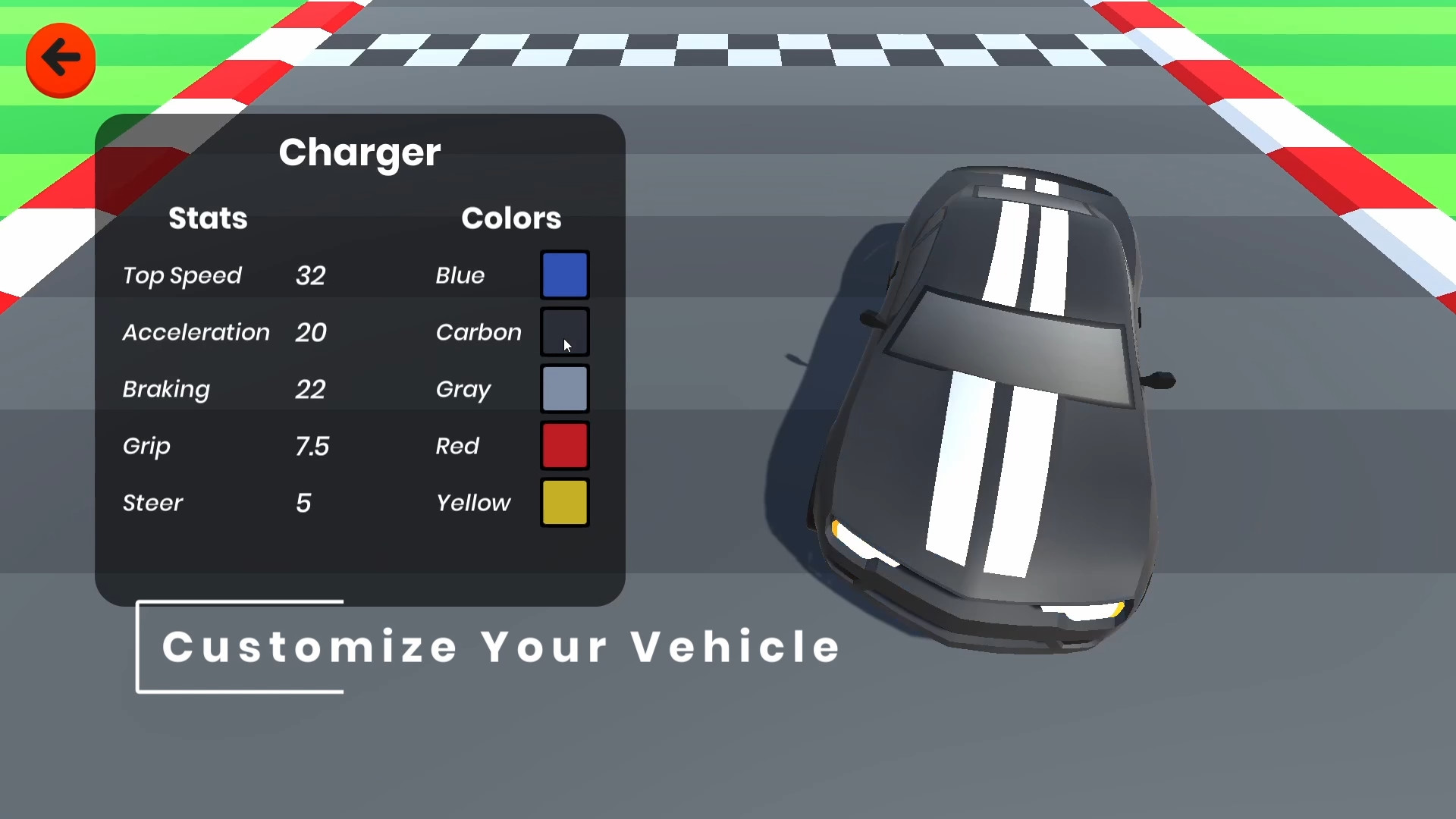Click the Top Speed value of 32
Image resolution: width=1456 pixels, height=819 pixels.
coord(309,275)
